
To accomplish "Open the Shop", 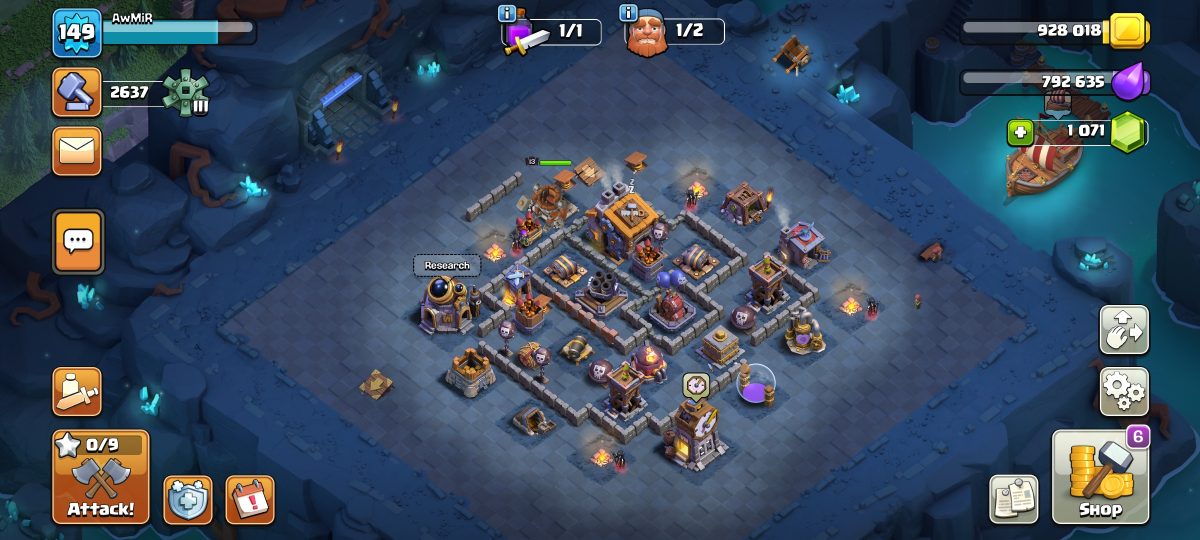I will [1100, 478].
